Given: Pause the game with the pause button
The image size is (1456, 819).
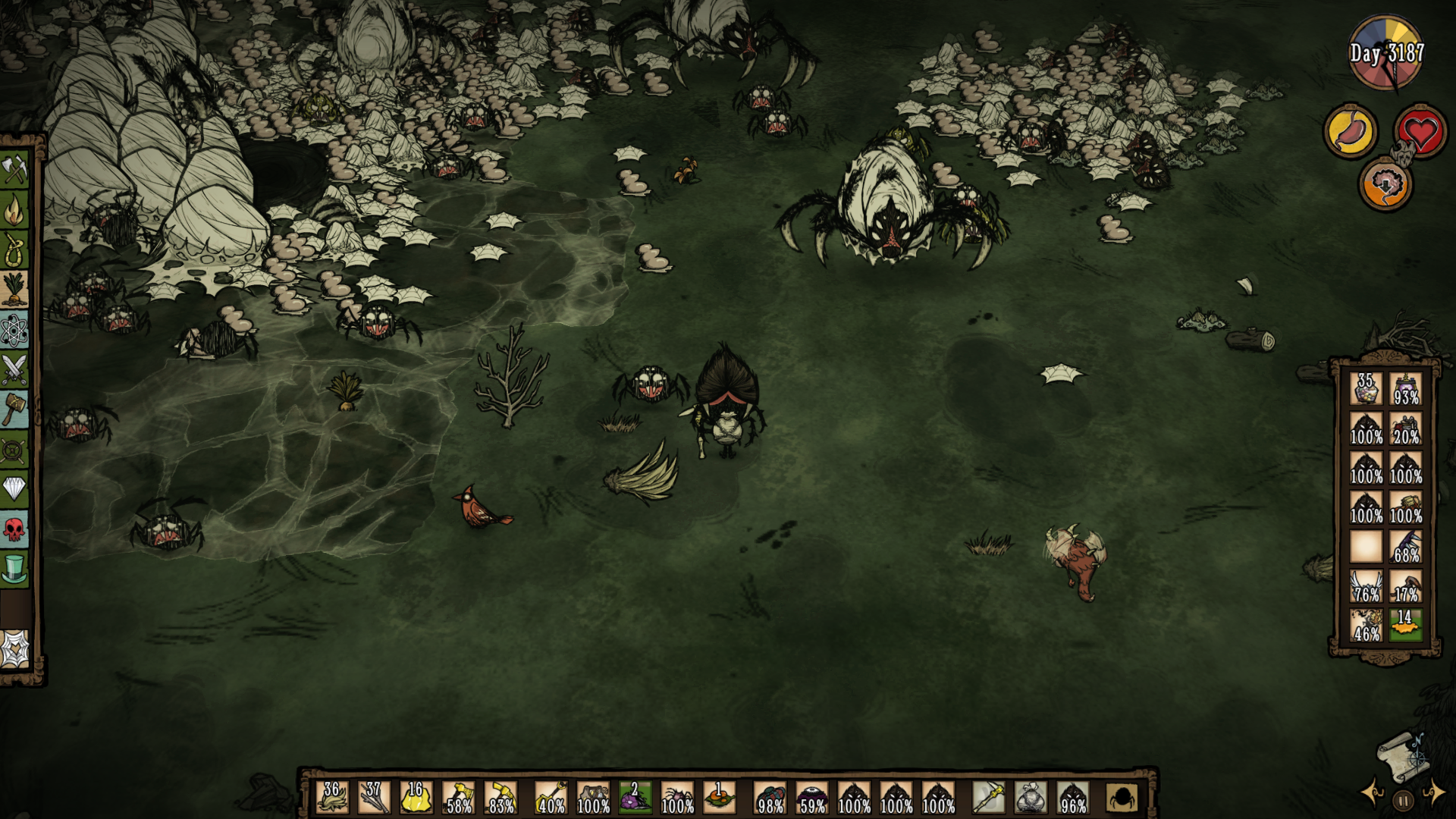Looking at the screenshot, I should tap(1403, 800).
